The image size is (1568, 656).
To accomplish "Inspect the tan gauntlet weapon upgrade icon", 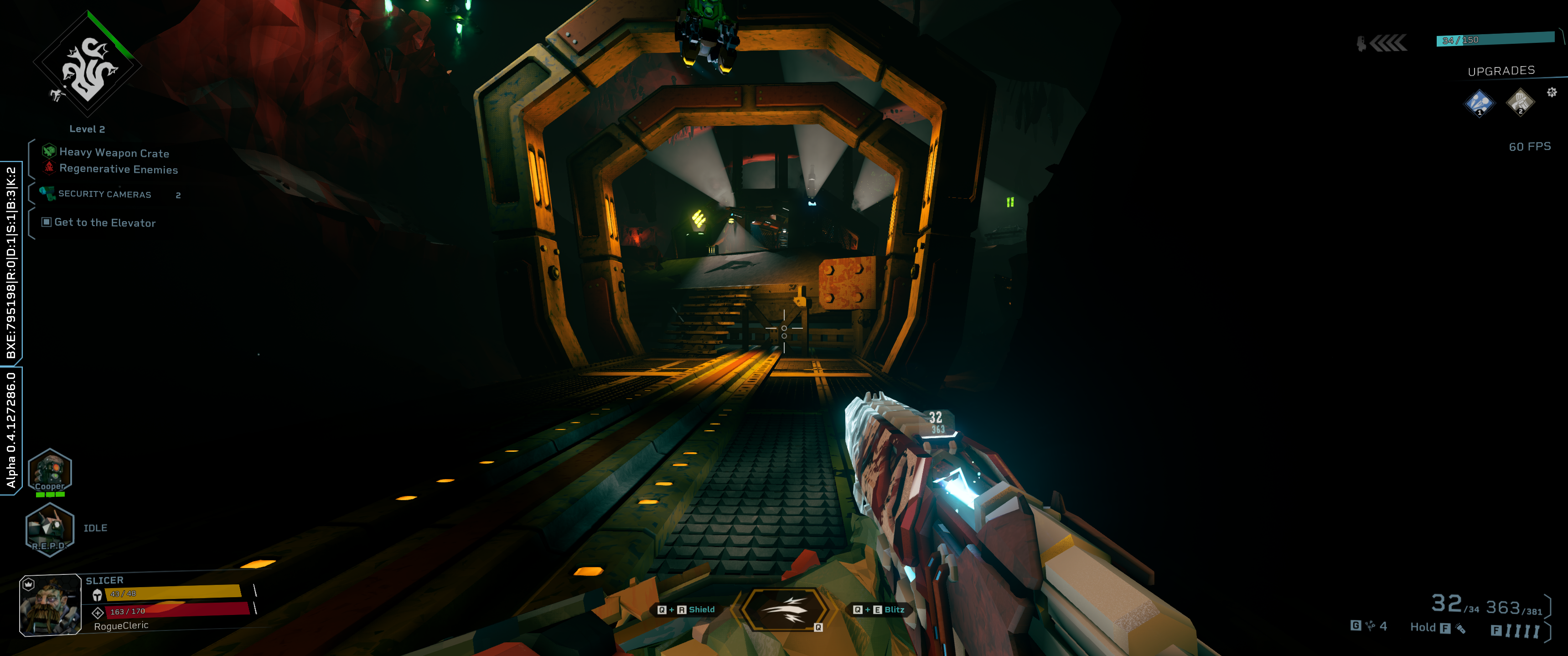I will 1519,102.
